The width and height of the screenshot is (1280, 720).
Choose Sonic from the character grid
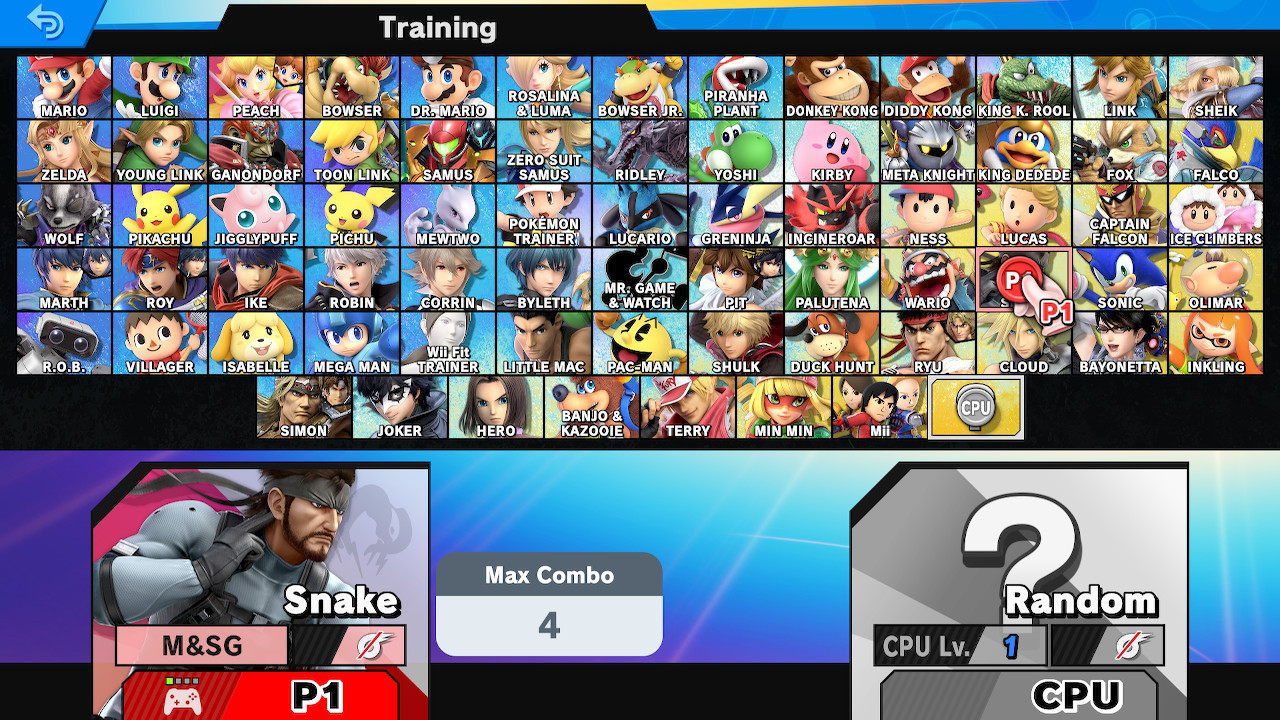(1119, 280)
